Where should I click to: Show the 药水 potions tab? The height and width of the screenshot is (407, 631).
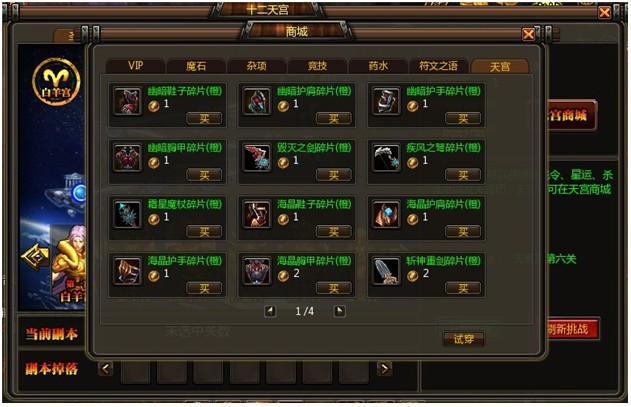click(x=378, y=66)
